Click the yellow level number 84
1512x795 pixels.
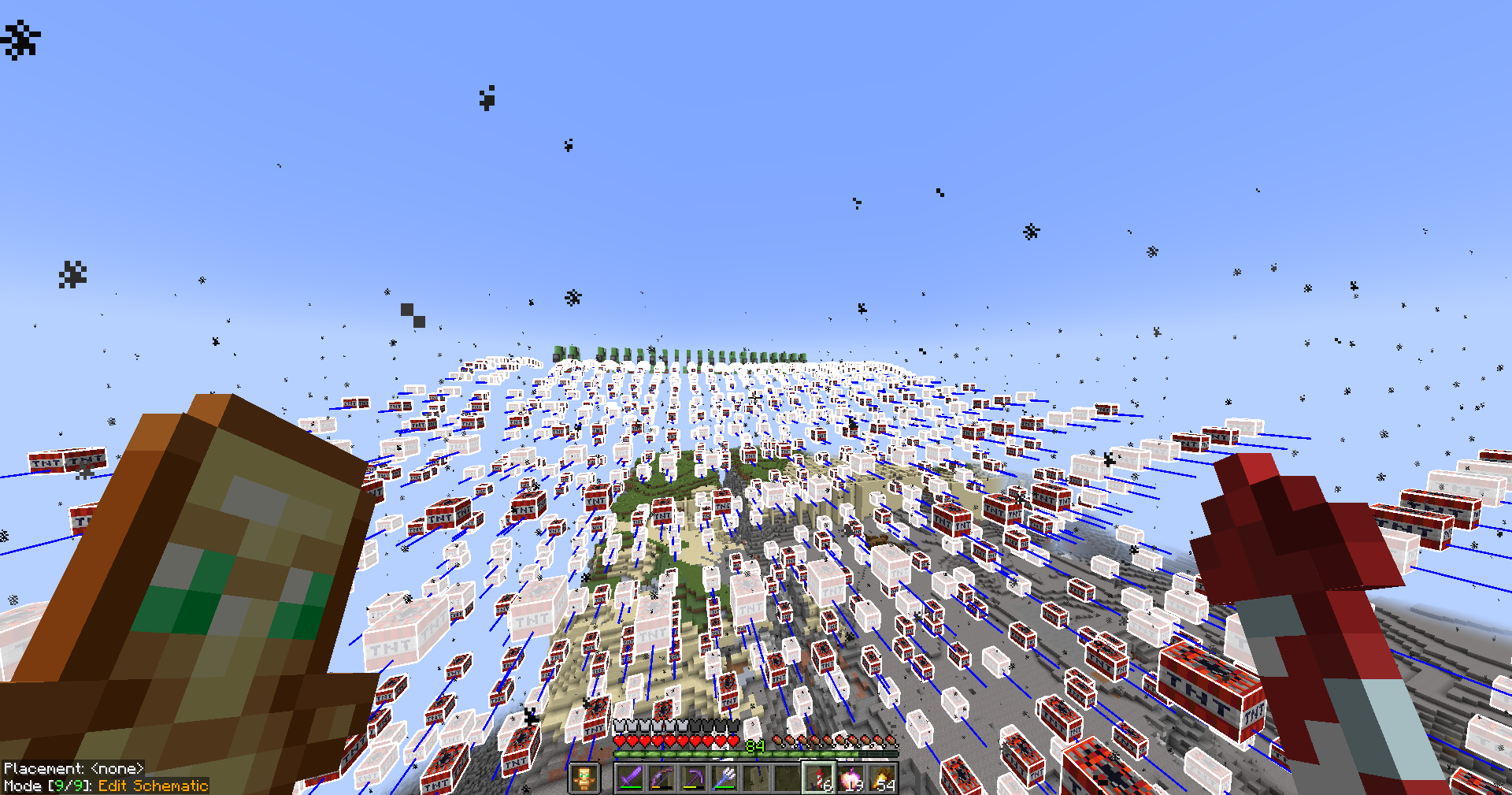[754, 744]
